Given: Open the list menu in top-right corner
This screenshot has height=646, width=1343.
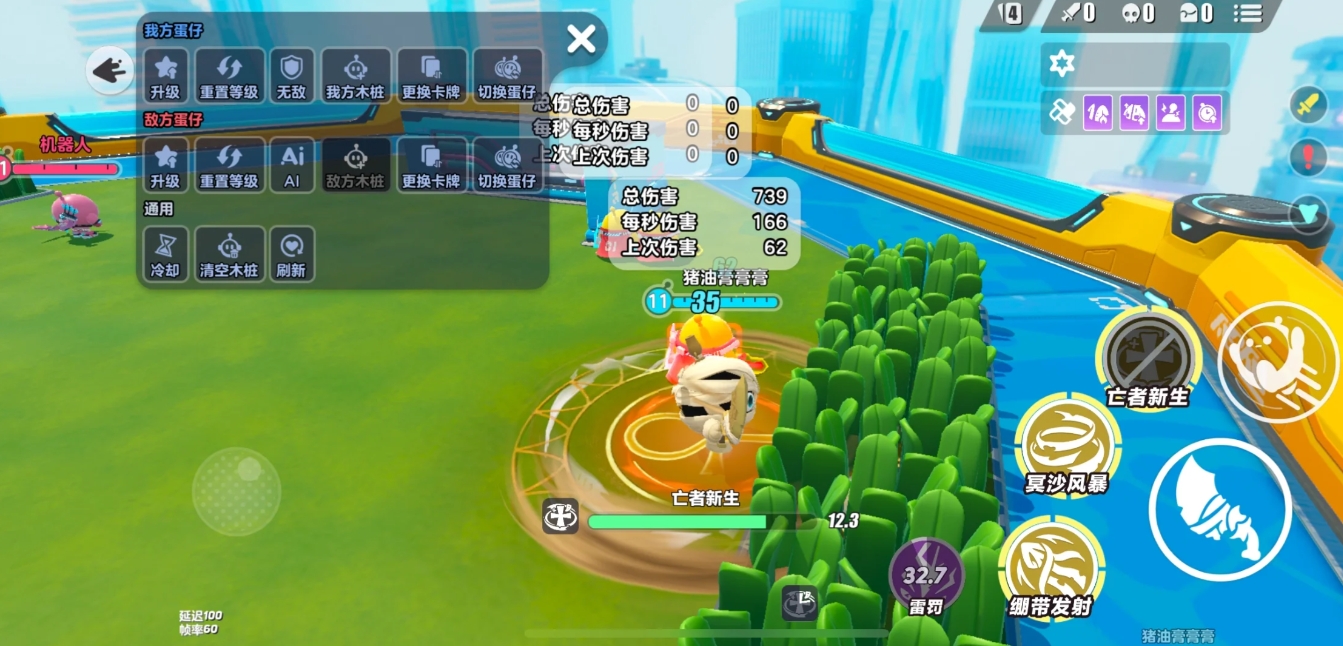Looking at the screenshot, I should [x=1248, y=13].
